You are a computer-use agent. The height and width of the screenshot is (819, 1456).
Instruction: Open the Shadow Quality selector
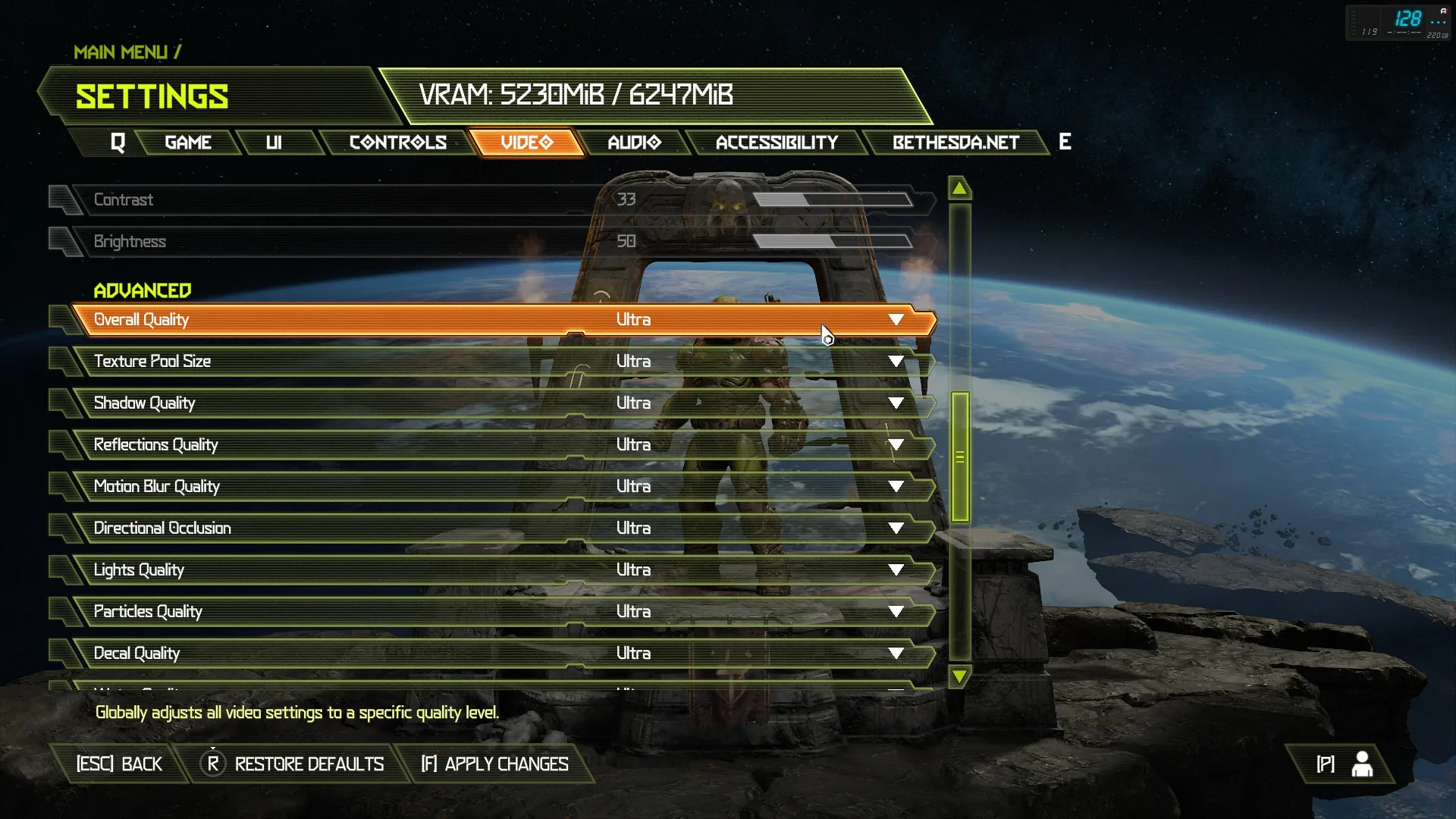[x=896, y=403]
